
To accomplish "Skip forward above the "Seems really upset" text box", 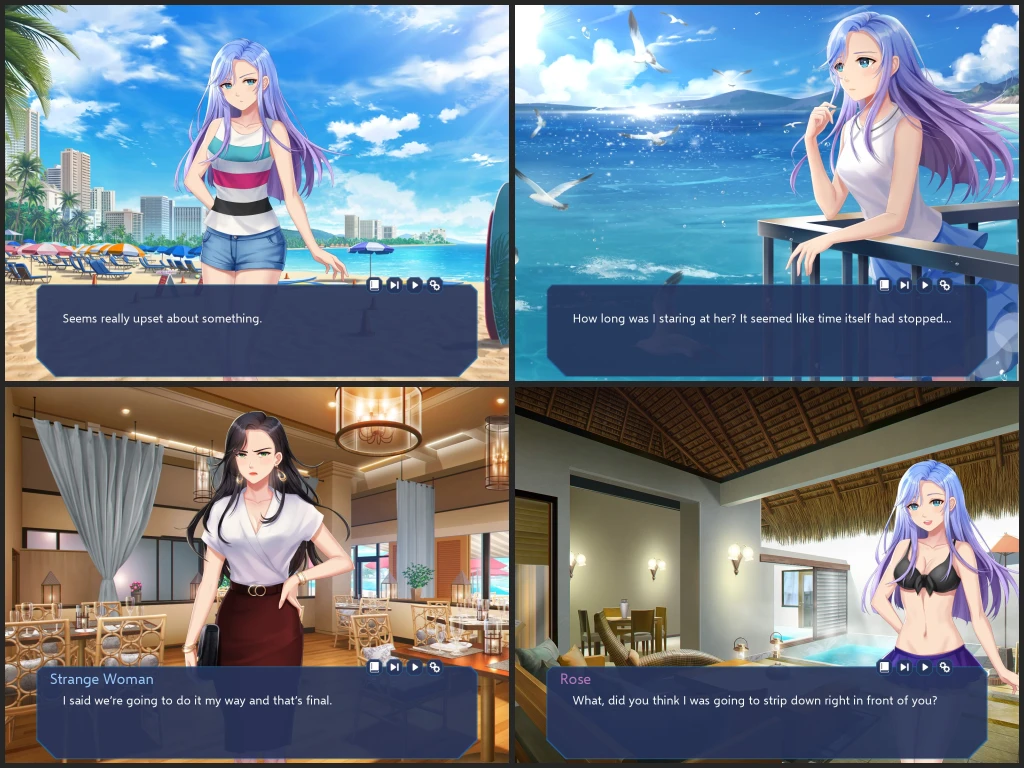I will (395, 285).
